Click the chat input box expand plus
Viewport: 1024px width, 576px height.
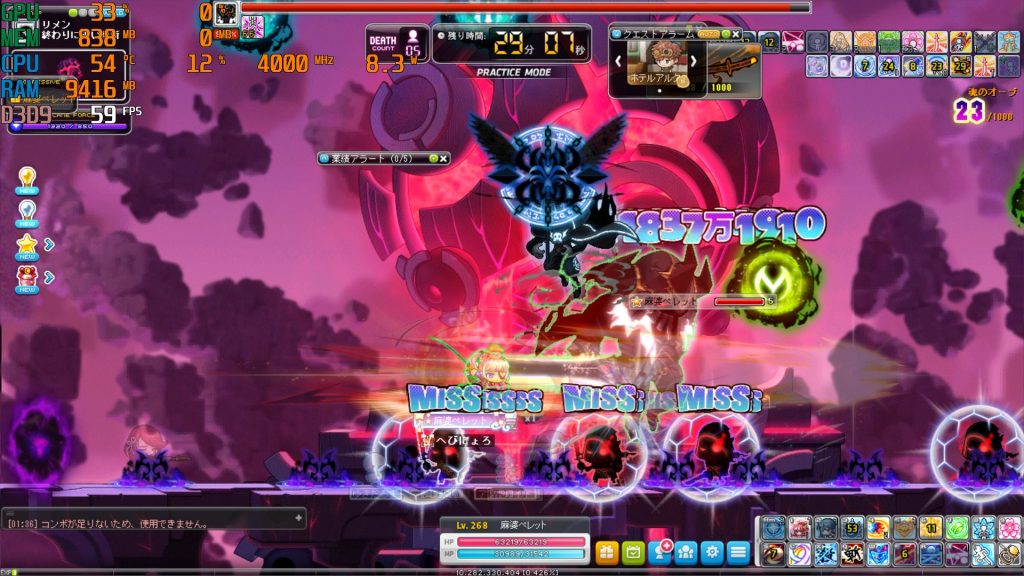[298, 517]
